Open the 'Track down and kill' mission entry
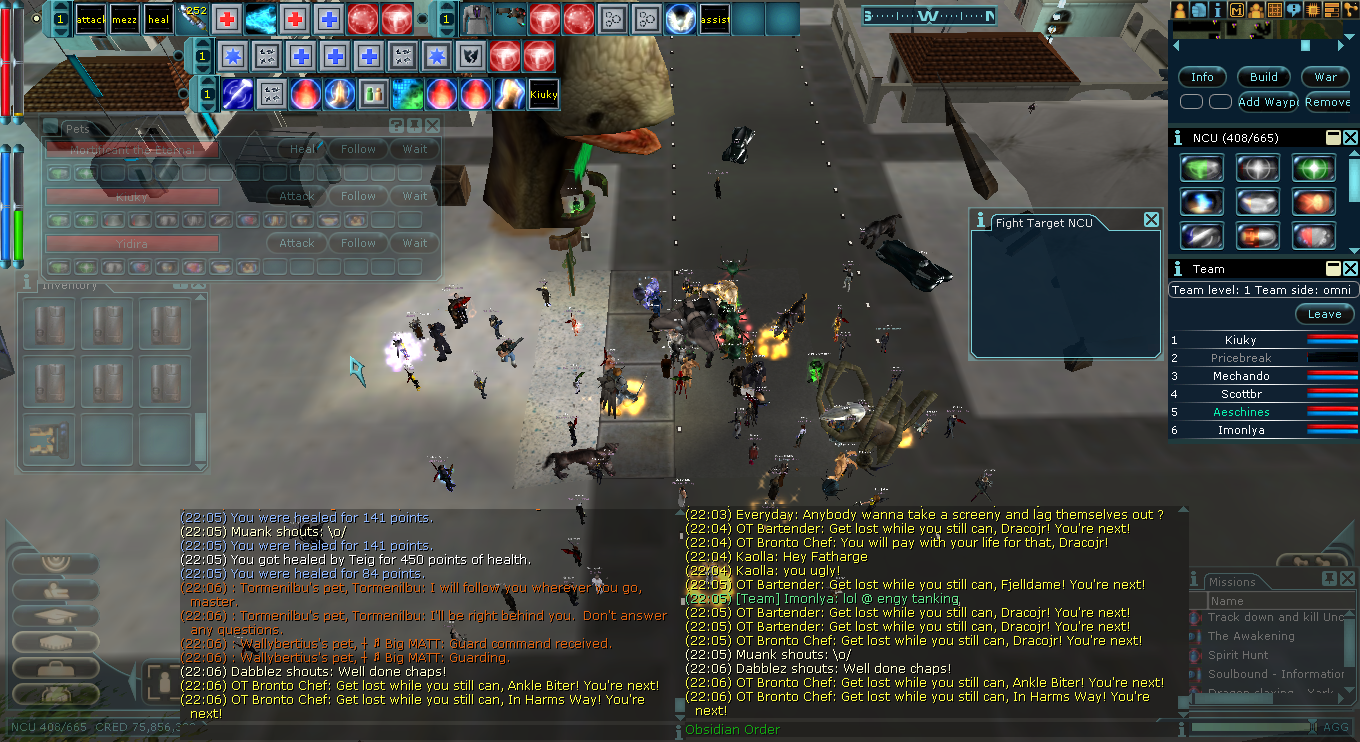 point(1275,617)
